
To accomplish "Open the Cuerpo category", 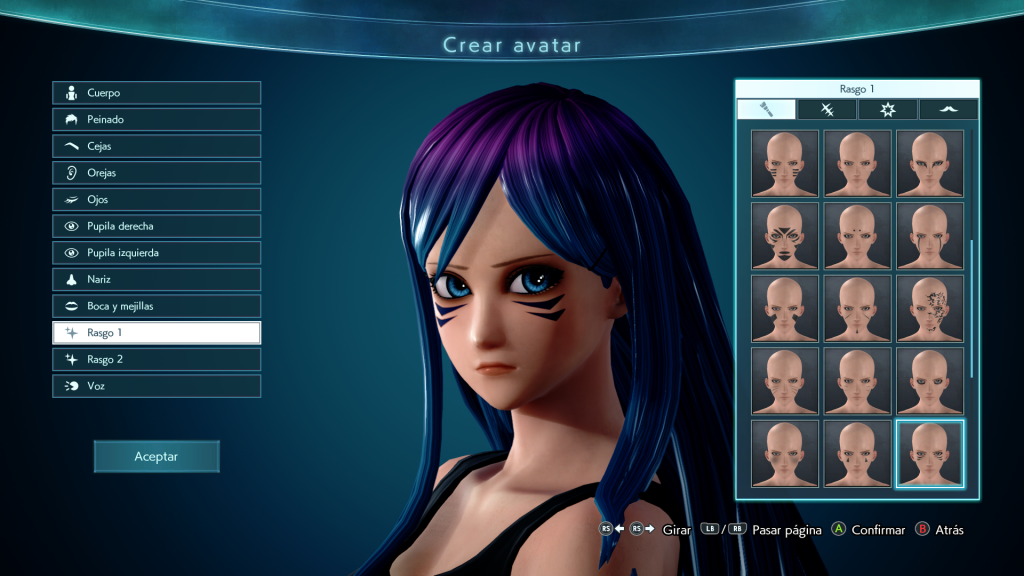I will [x=157, y=93].
